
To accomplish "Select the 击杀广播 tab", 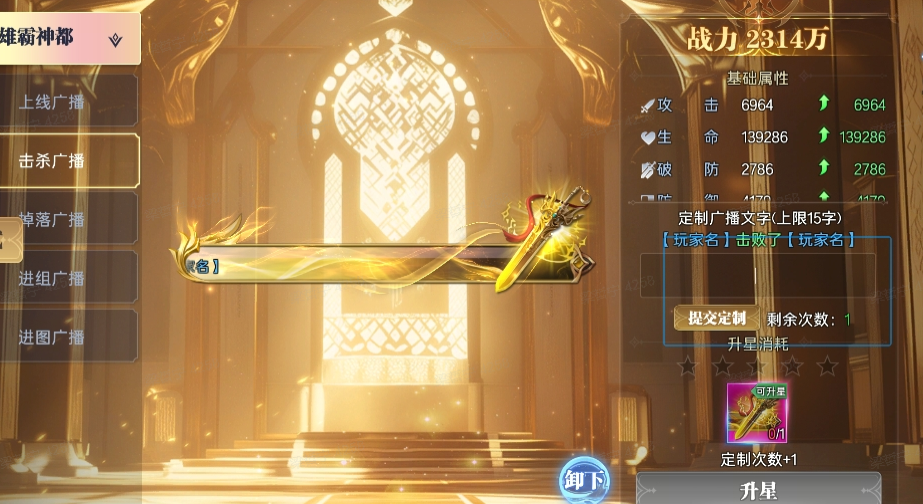I will (x=66, y=161).
